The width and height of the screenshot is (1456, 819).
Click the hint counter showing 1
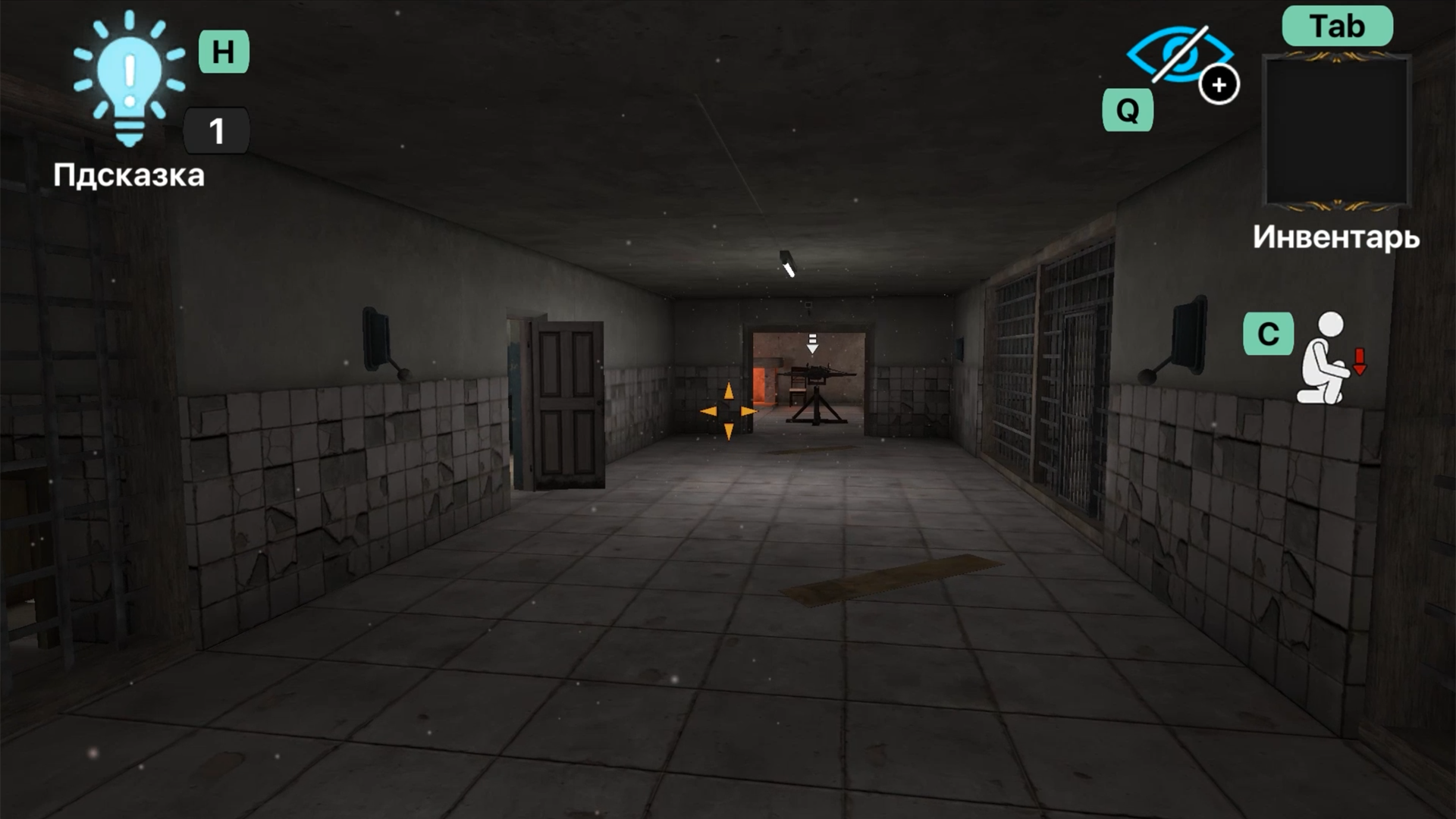click(x=217, y=130)
